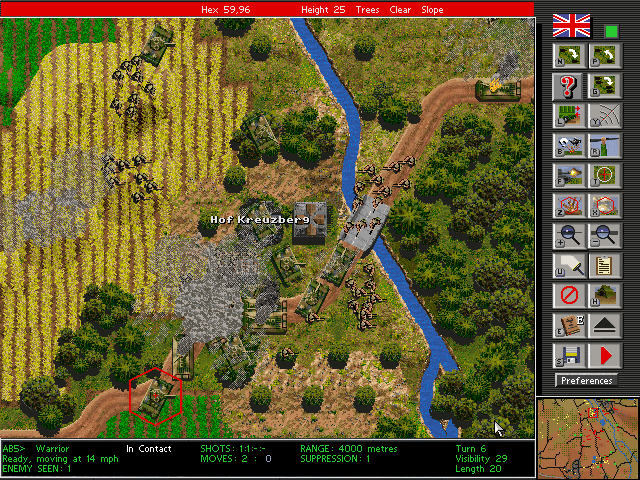Activate the load unit button marked L
Screen dimensions: 640x480
567,115
